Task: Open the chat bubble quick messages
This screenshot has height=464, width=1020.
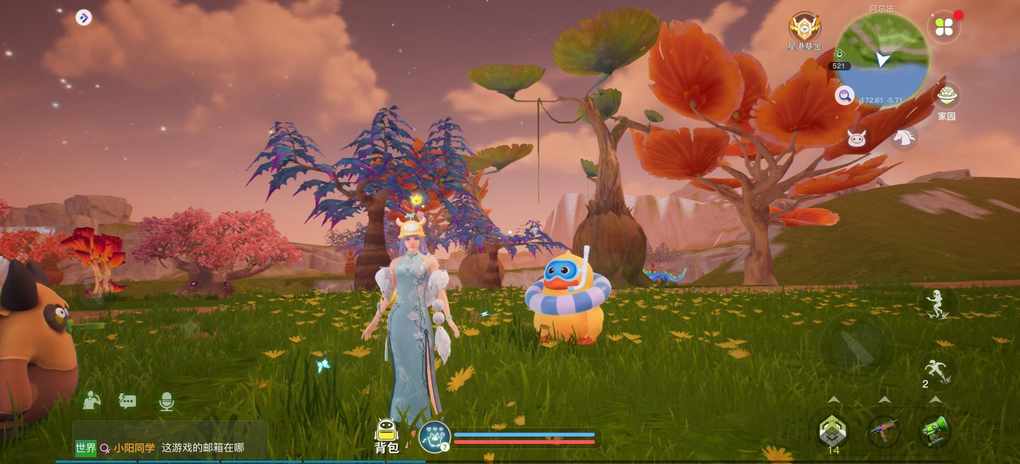Action: tap(128, 401)
